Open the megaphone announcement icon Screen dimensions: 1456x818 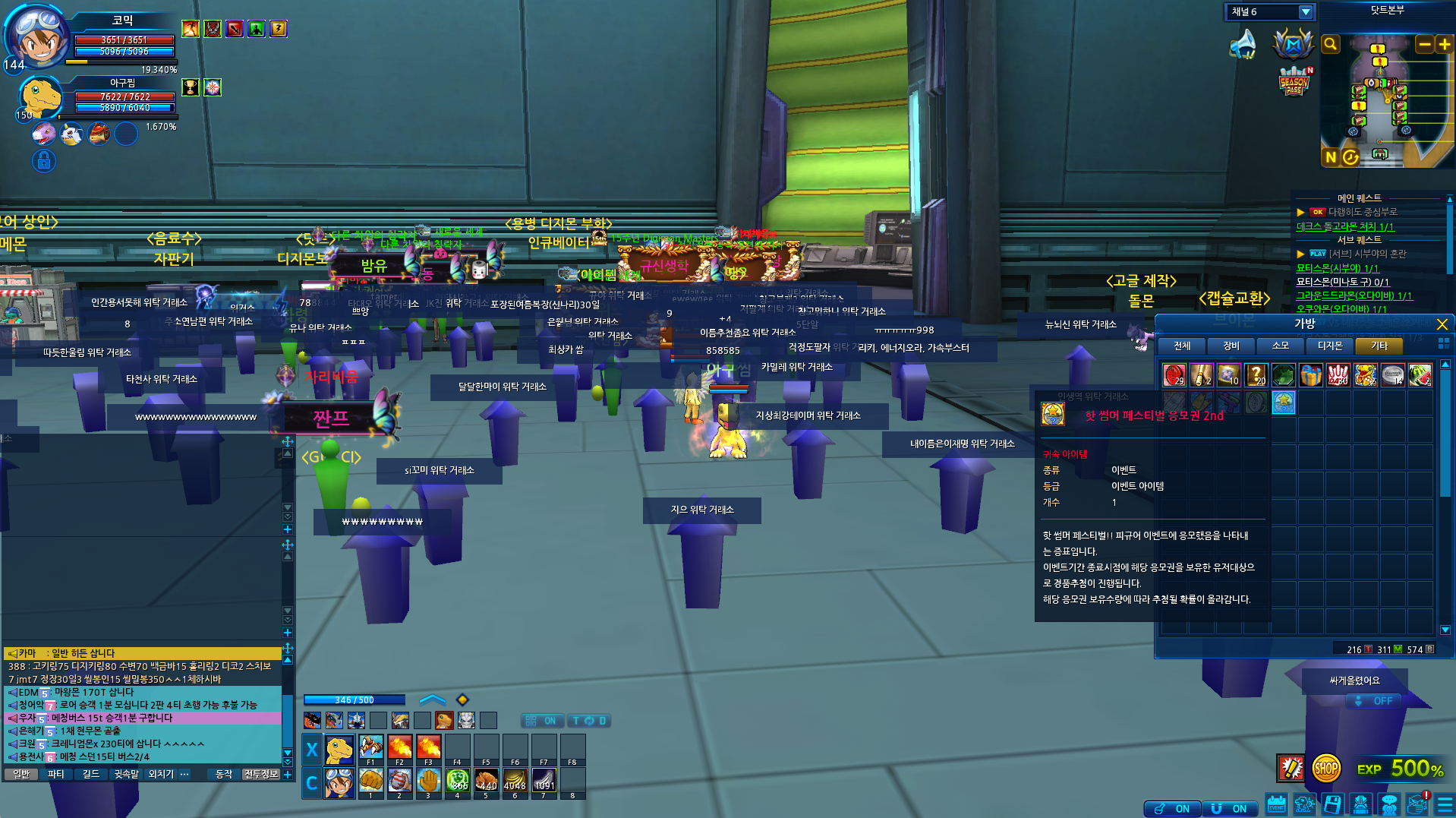pyautogui.click(x=1243, y=44)
